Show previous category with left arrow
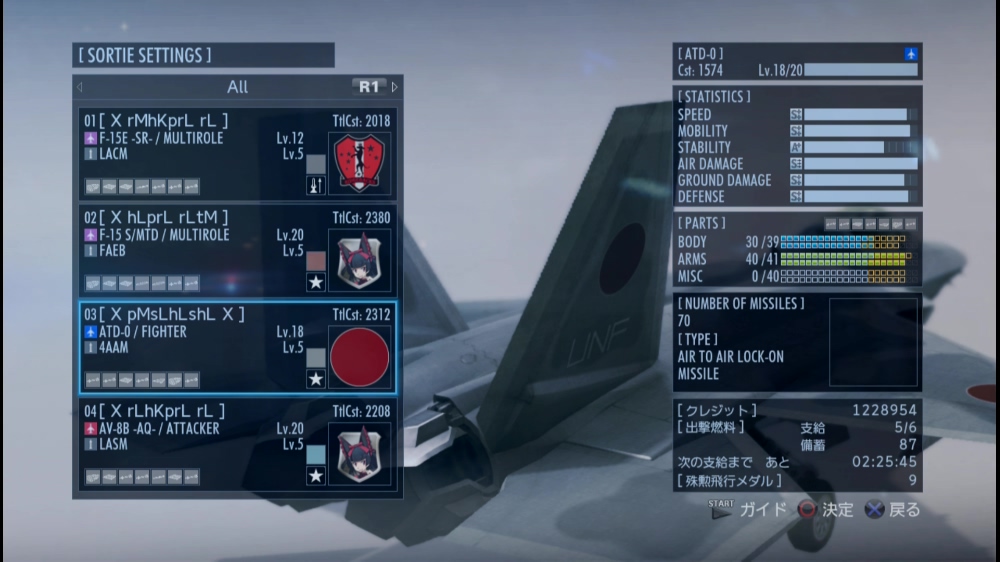The height and width of the screenshot is (562, 1000). pos(80,87)
